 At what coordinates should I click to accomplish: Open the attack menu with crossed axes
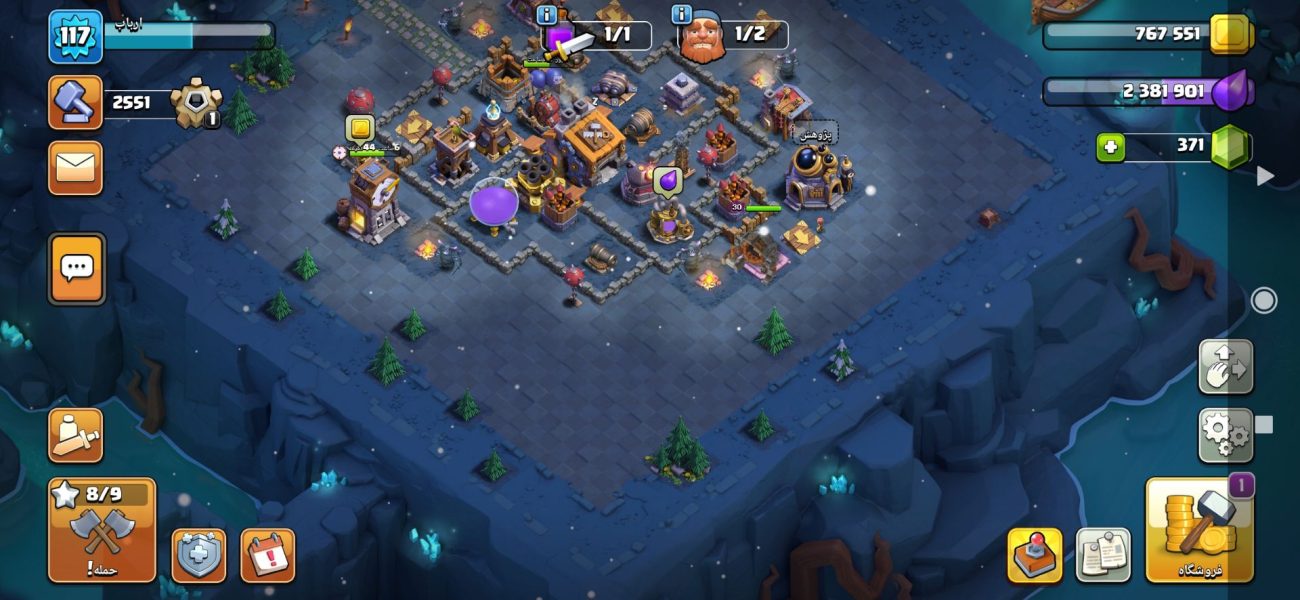[101, 530]
